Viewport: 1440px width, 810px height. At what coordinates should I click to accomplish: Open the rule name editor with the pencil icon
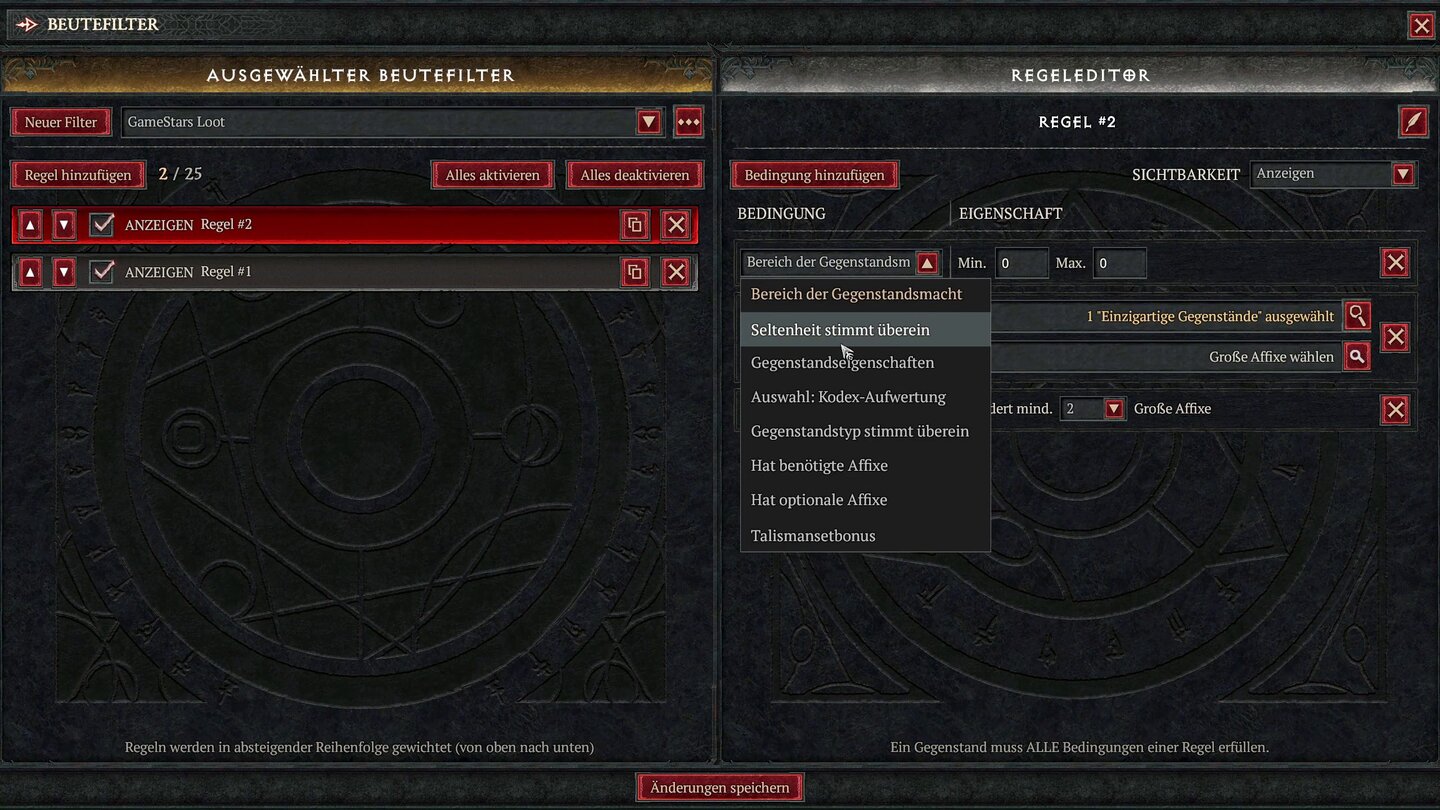[x=1413, y=121]
